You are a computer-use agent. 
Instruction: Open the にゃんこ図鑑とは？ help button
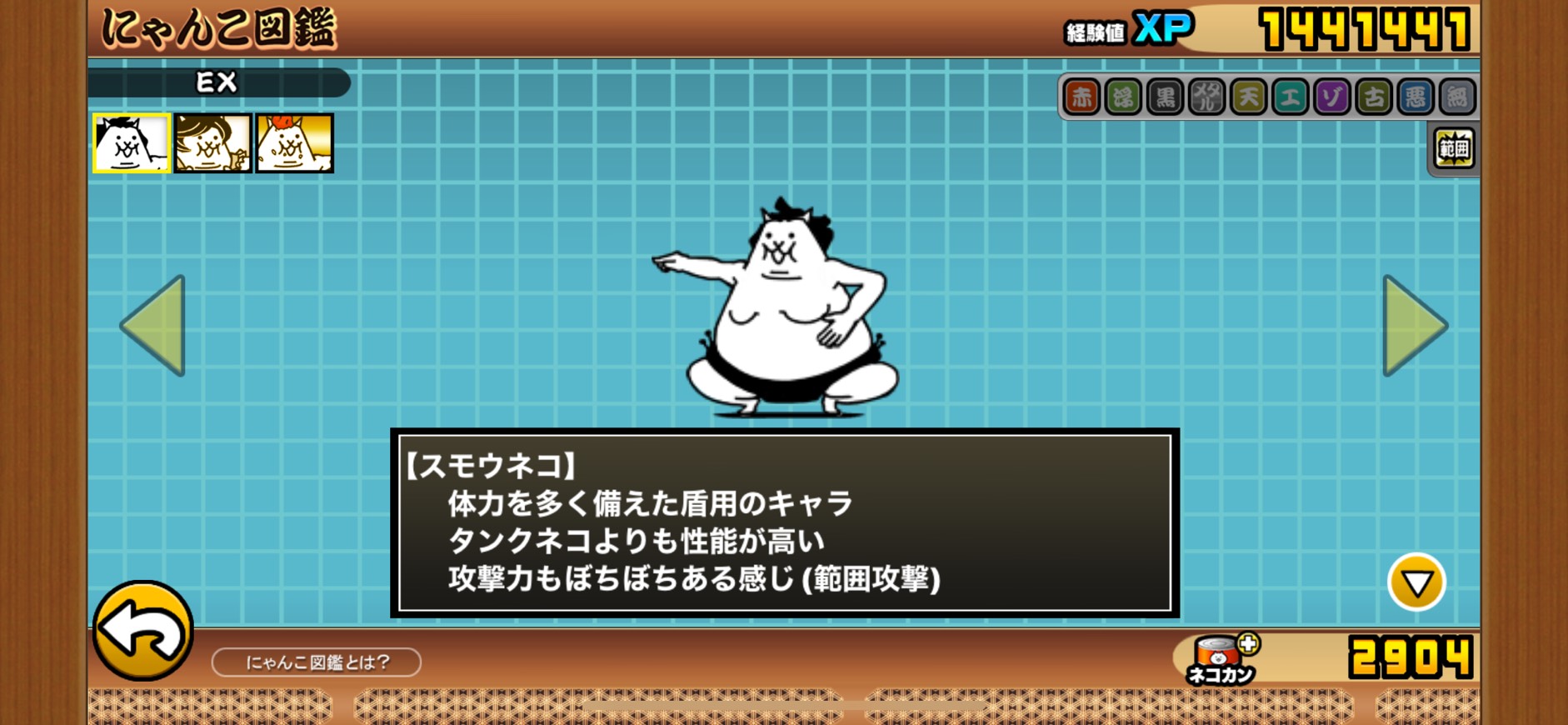[317, 662]
